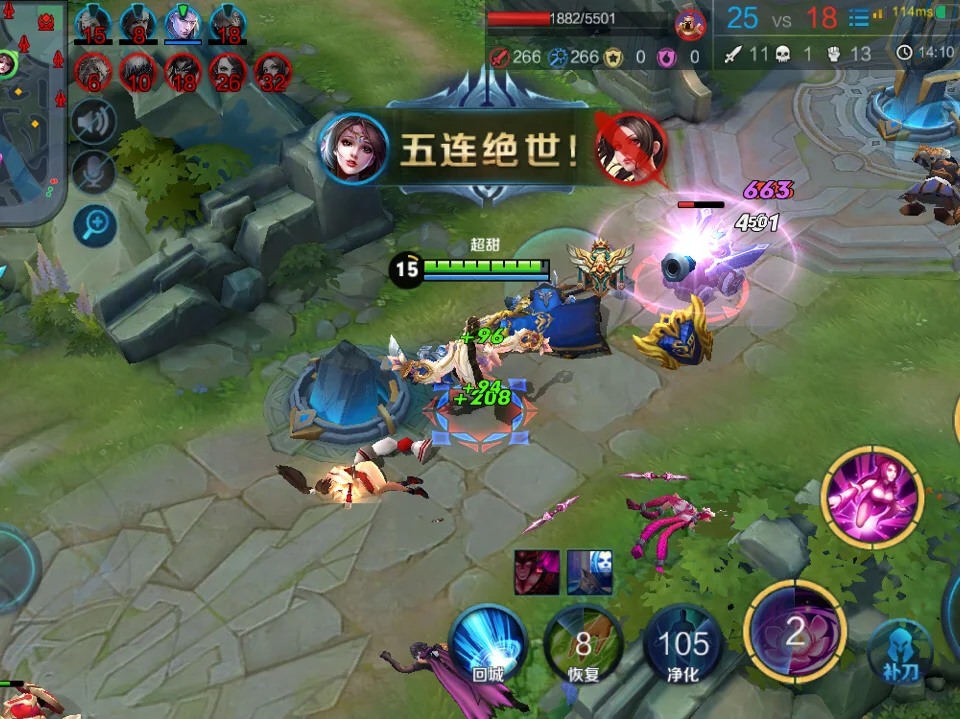Select ally portrait with respawn timer 15
This screenshot has height=719, width=960.
[x=93, y=23]
